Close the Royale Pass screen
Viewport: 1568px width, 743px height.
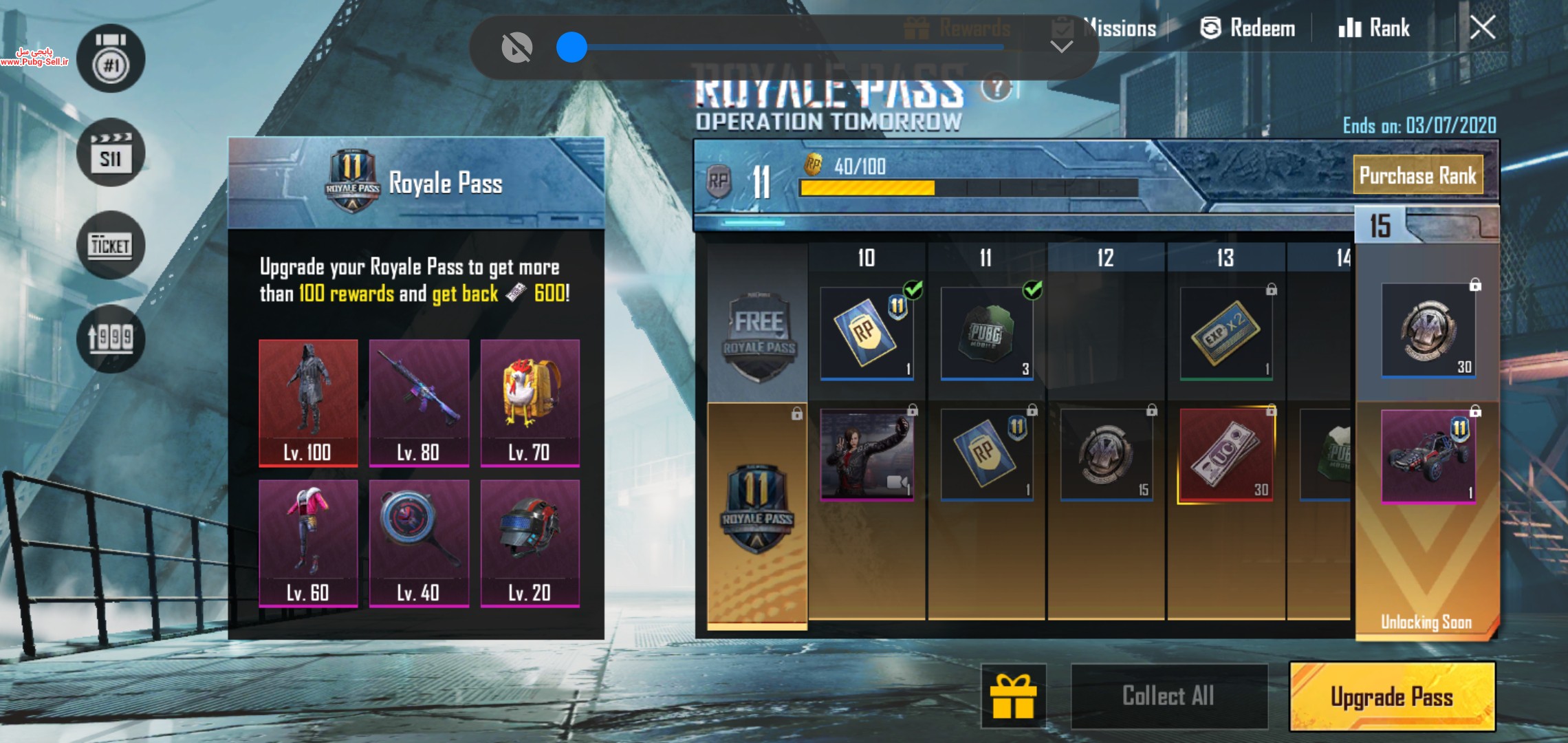coord(1482,28)
